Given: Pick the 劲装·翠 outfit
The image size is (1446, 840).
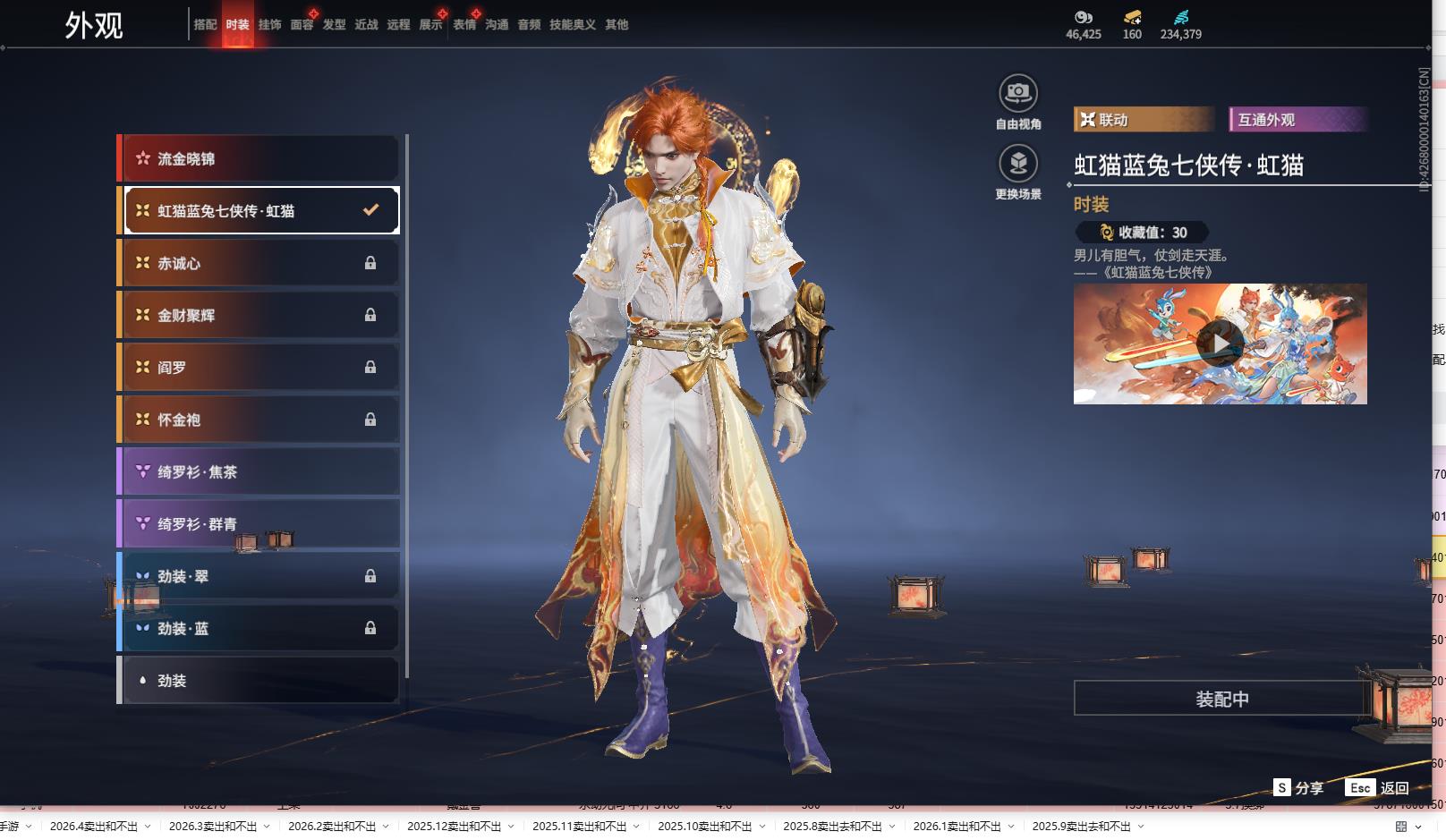Looking at the screenshot, I should [259, 576].
